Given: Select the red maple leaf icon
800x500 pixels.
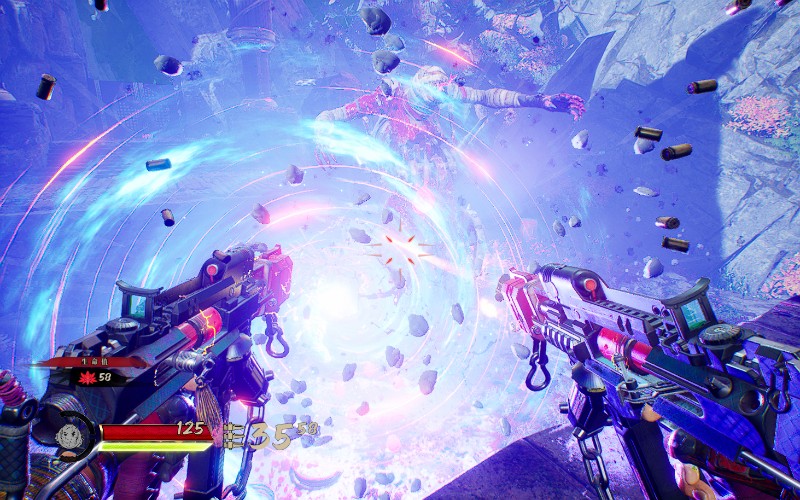Looking at the screenshot, I should [88, 377].
